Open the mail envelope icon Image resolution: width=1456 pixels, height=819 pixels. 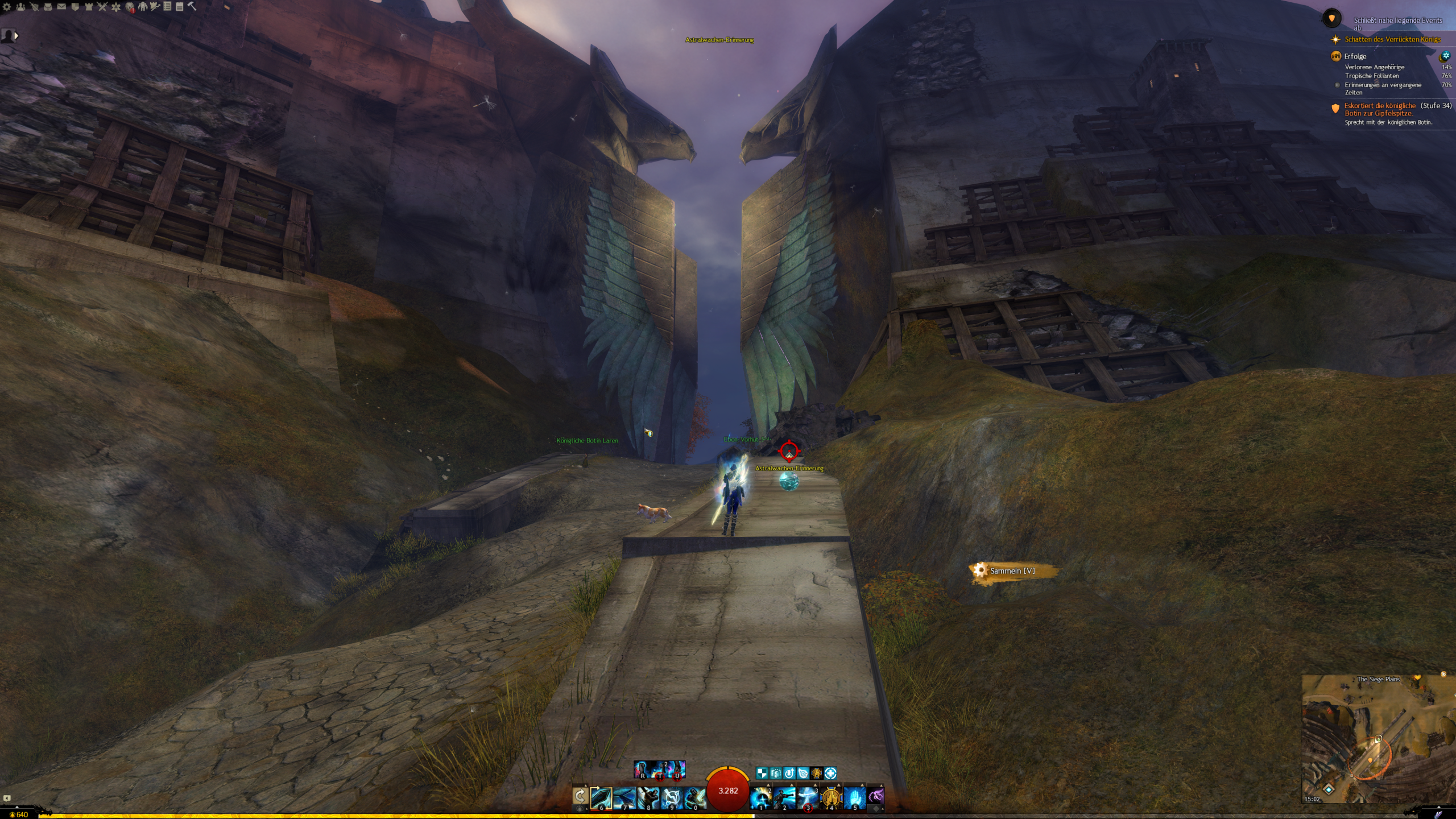(x=61, y=7)
